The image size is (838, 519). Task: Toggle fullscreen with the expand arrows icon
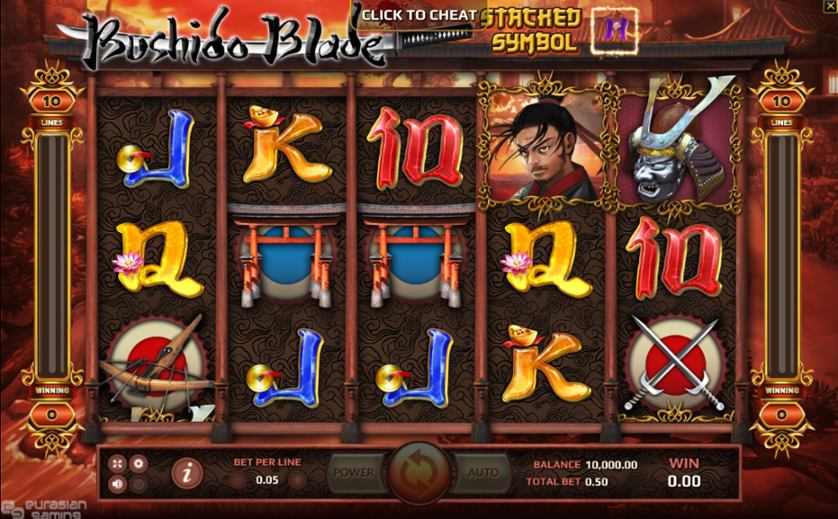(x=118, y=463)
